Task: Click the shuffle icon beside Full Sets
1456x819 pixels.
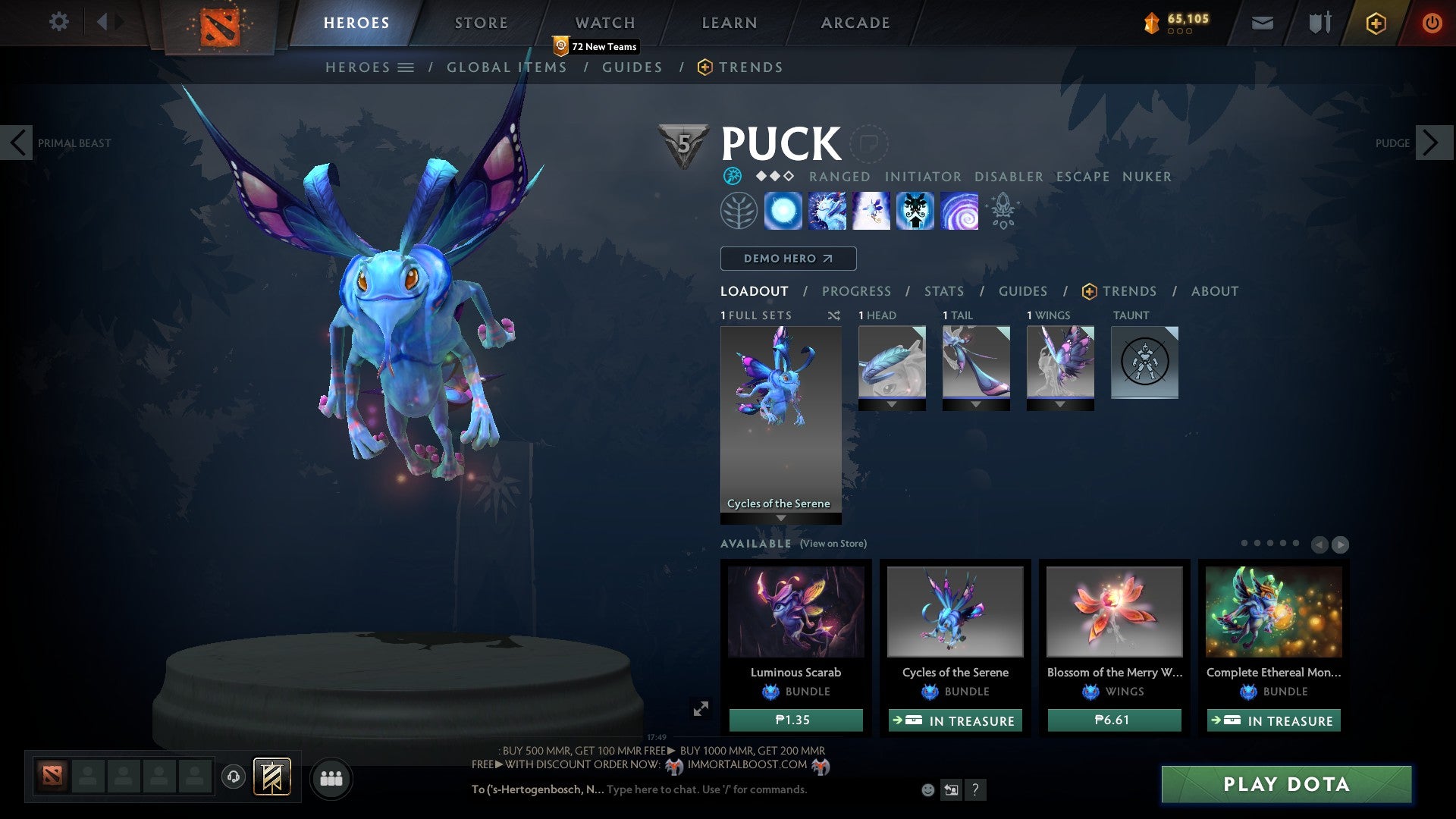Action: (x=833, y=315)
